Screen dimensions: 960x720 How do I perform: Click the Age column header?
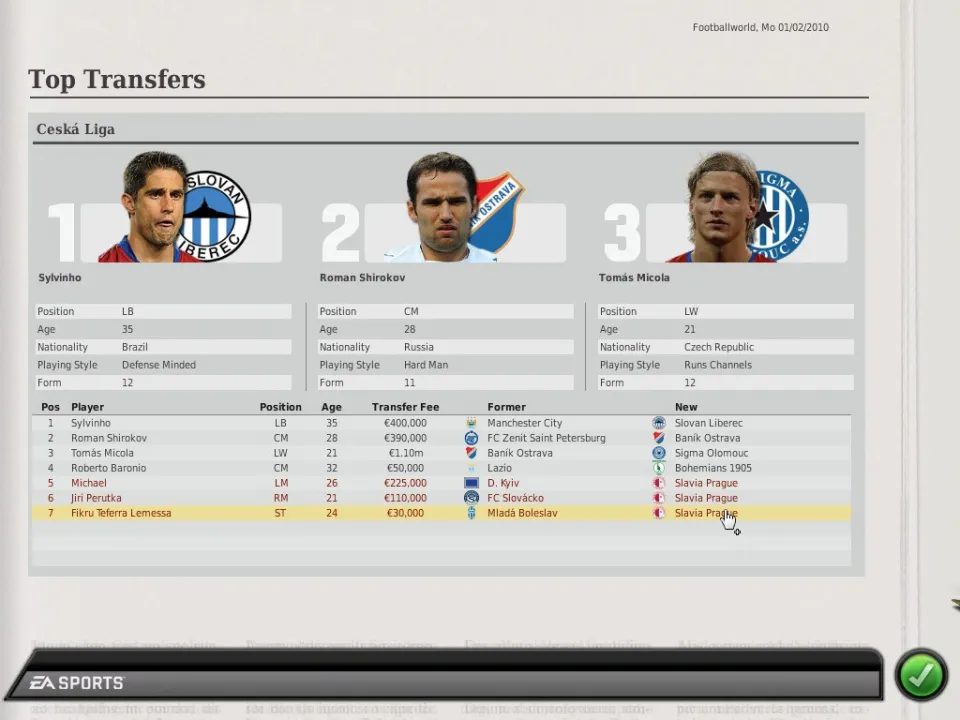[331, 407]
